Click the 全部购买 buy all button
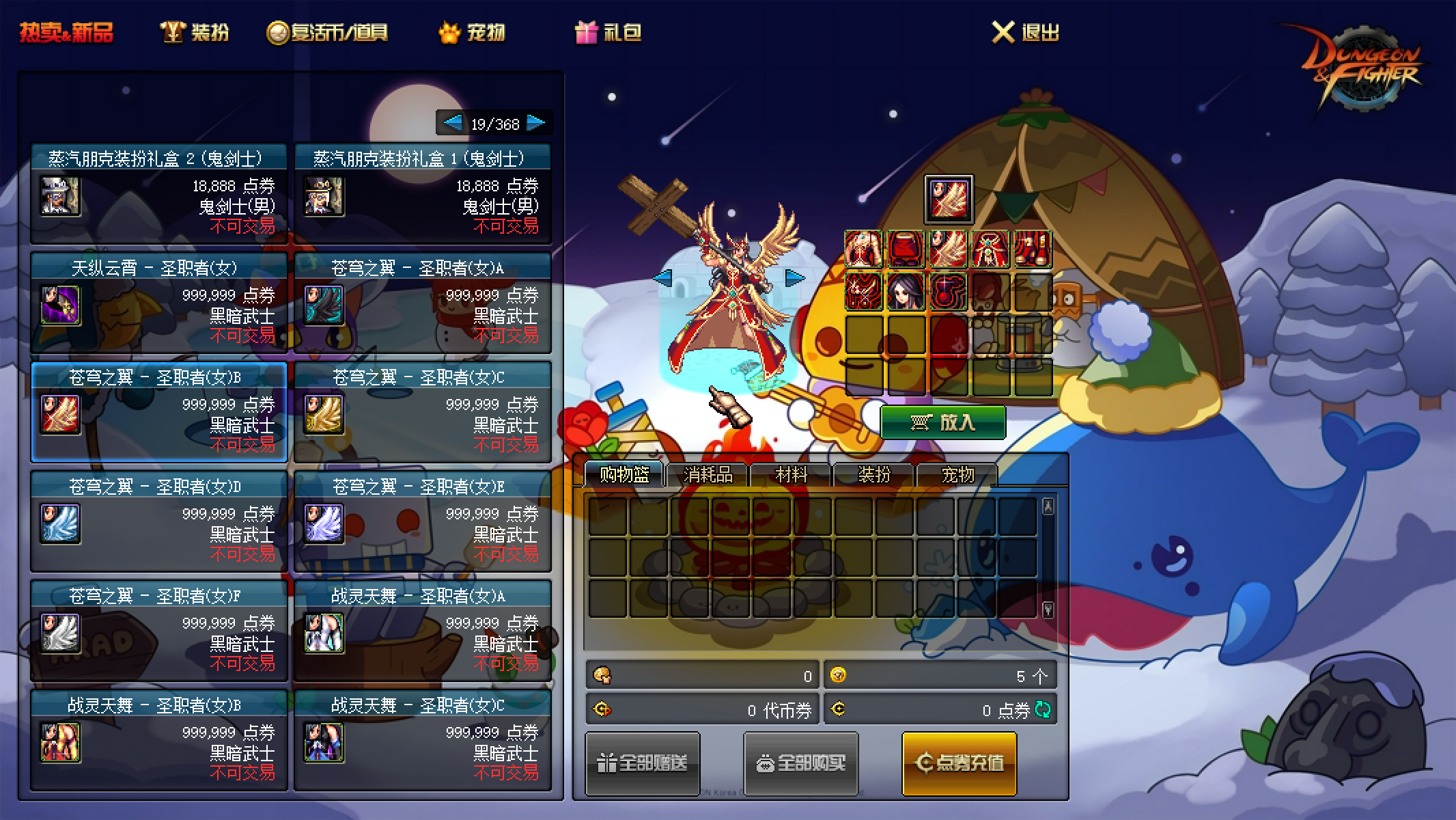The height and width of the screenshot is (820, 1456). [x=800, y=762]
